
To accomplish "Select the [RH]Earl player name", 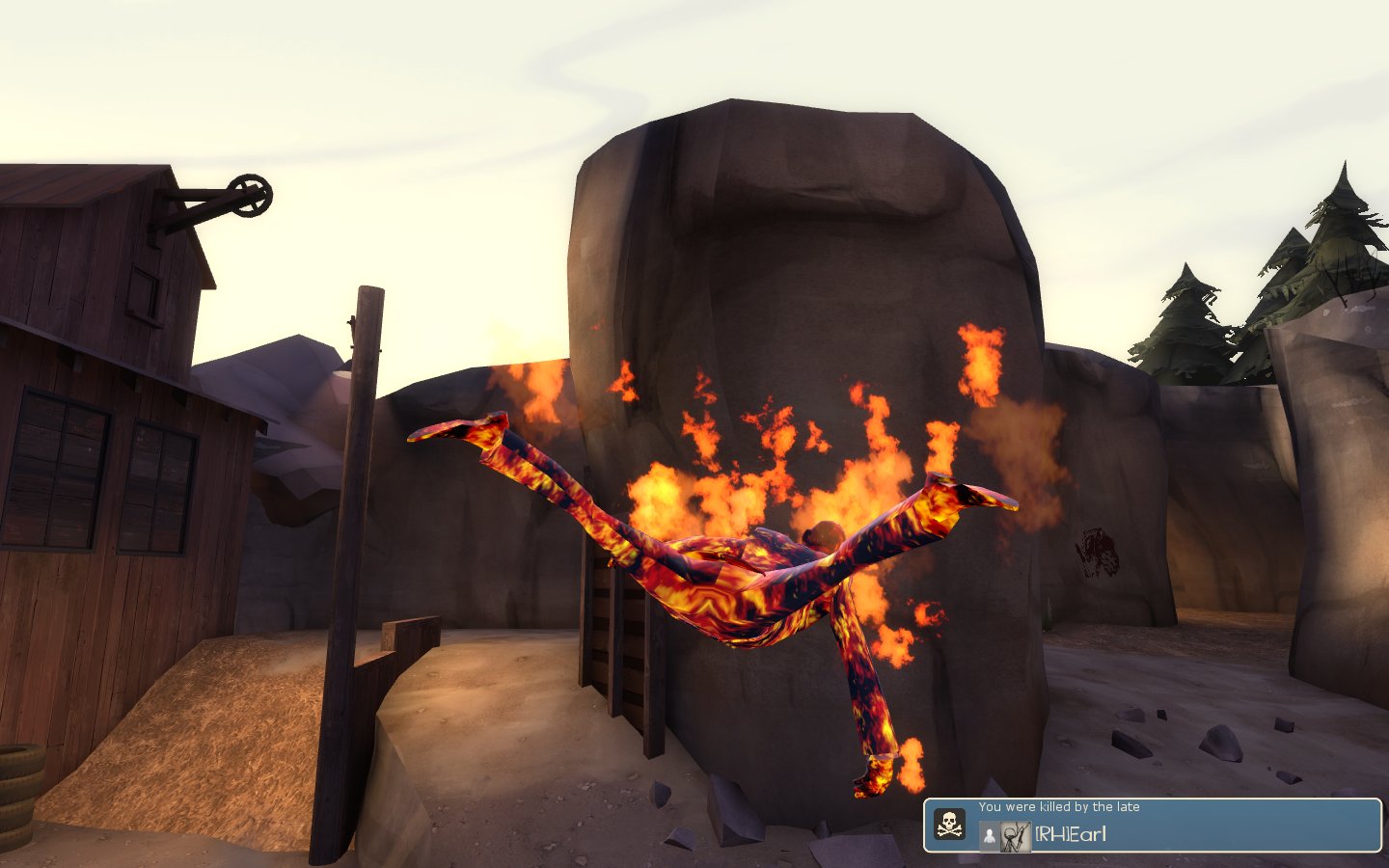I will [1071, 835].
